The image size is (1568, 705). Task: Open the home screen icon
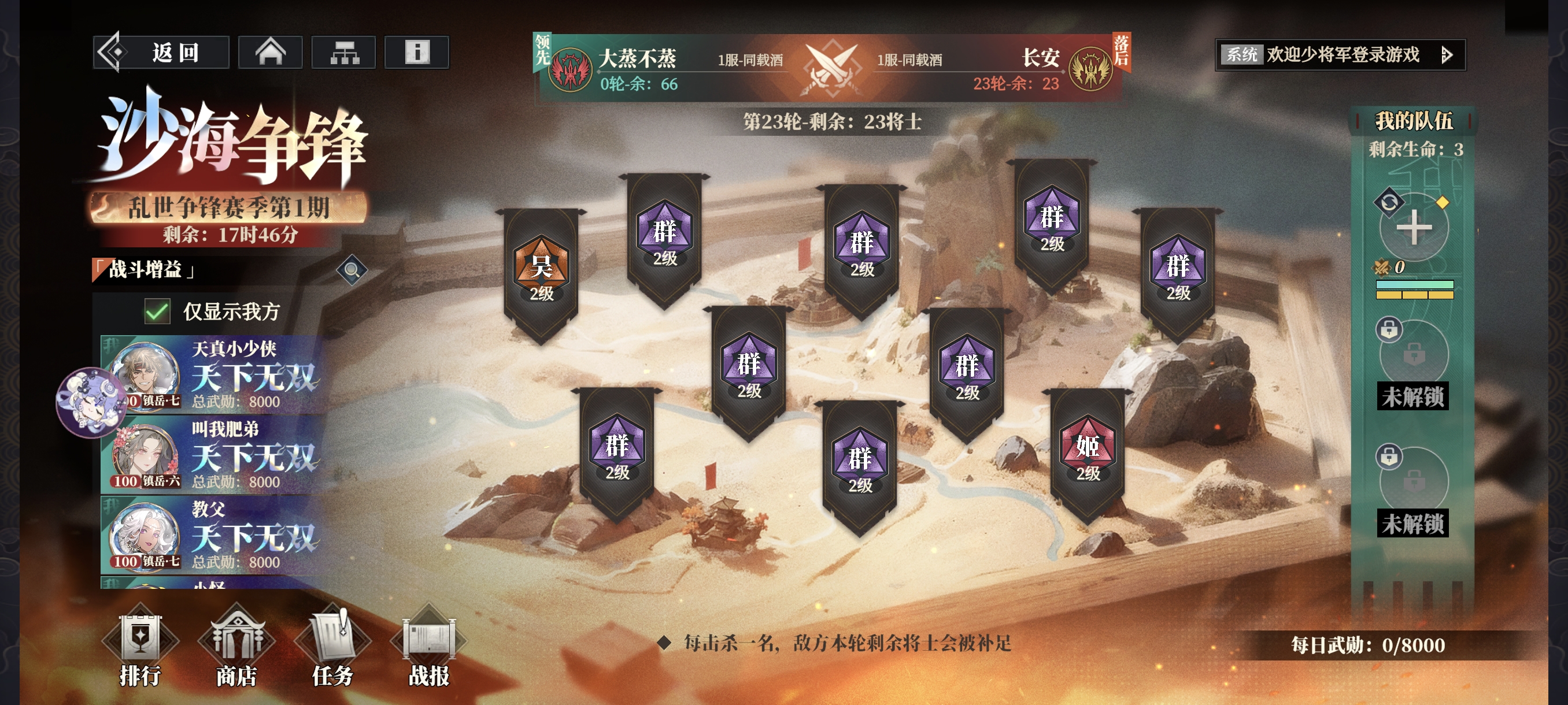pos(270,53)
